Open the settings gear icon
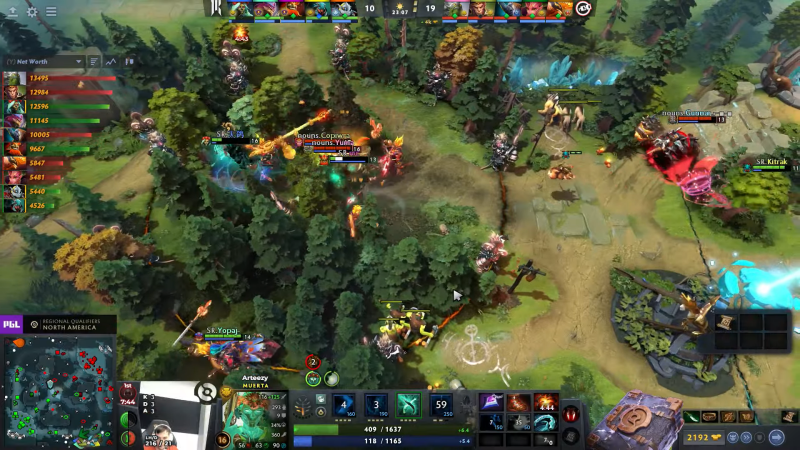 (x=32, y=12)
